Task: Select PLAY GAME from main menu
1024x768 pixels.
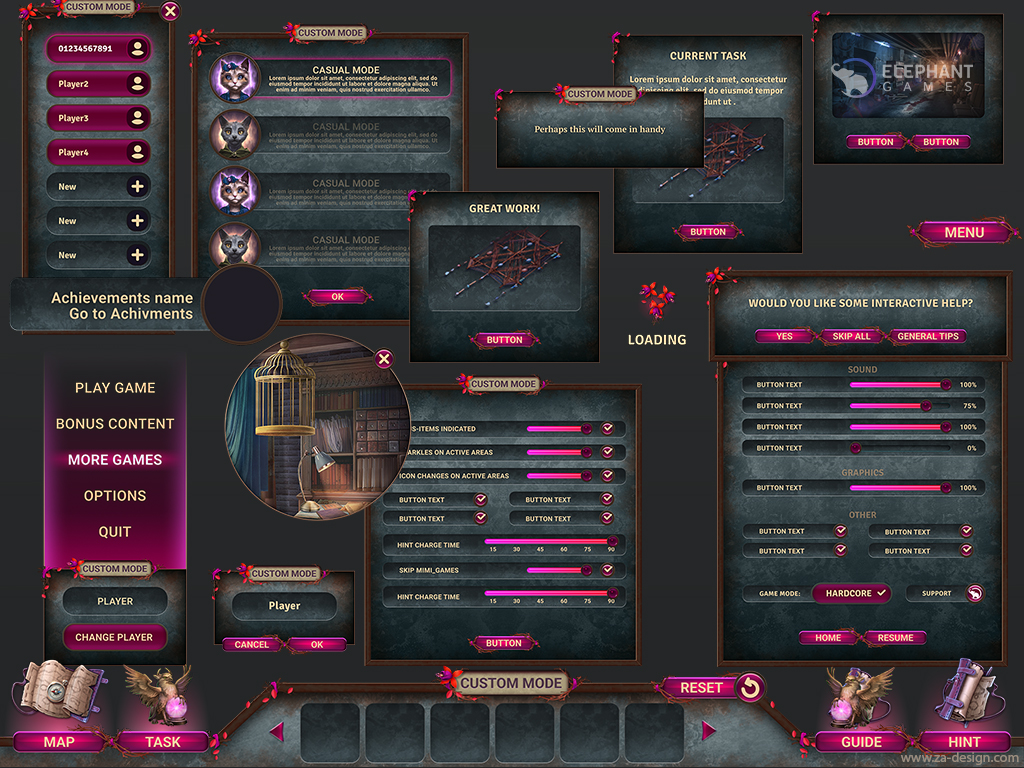Action: (x=115, y=388)
